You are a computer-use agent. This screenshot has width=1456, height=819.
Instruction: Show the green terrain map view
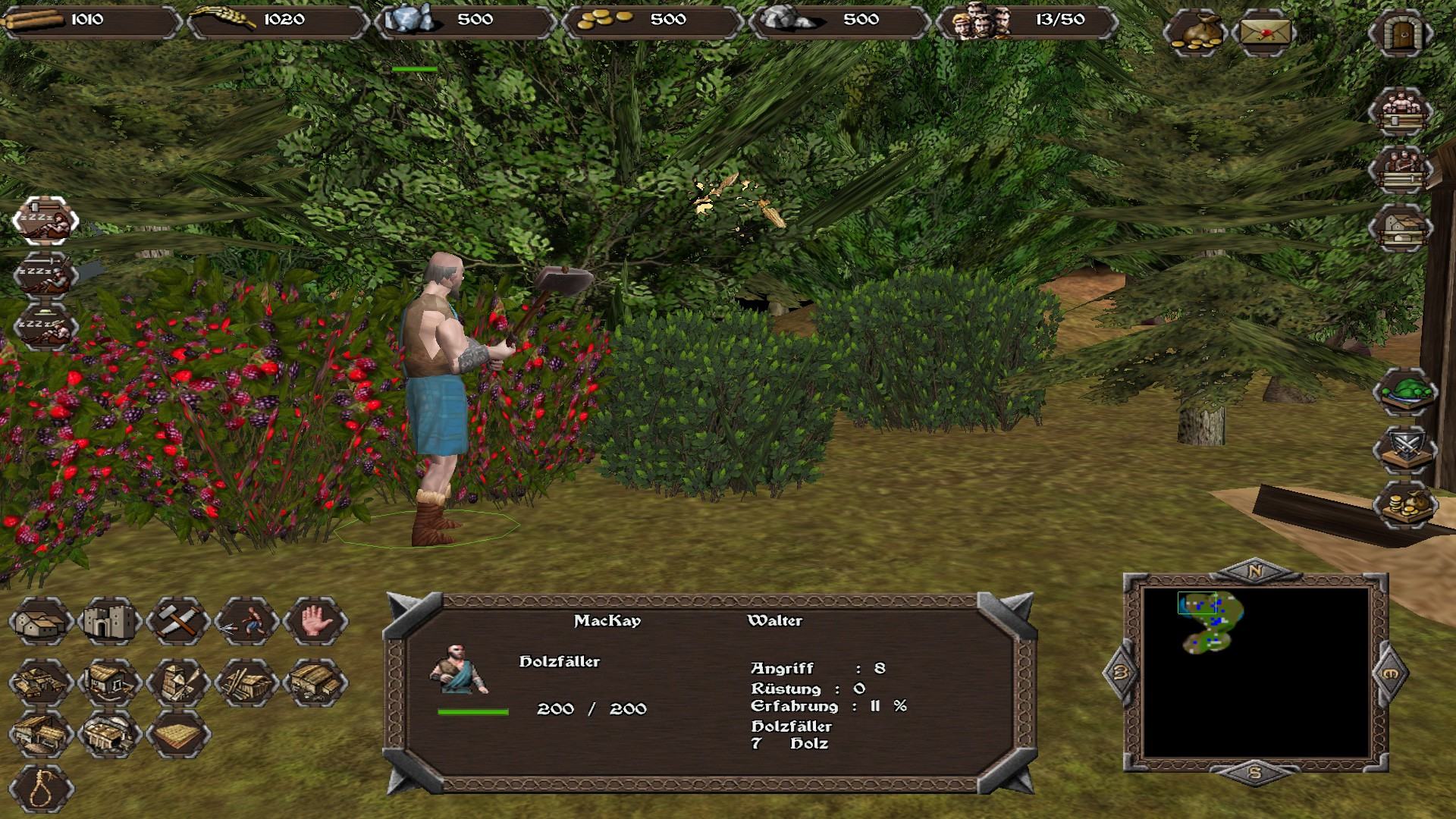tap(1405, 392)
